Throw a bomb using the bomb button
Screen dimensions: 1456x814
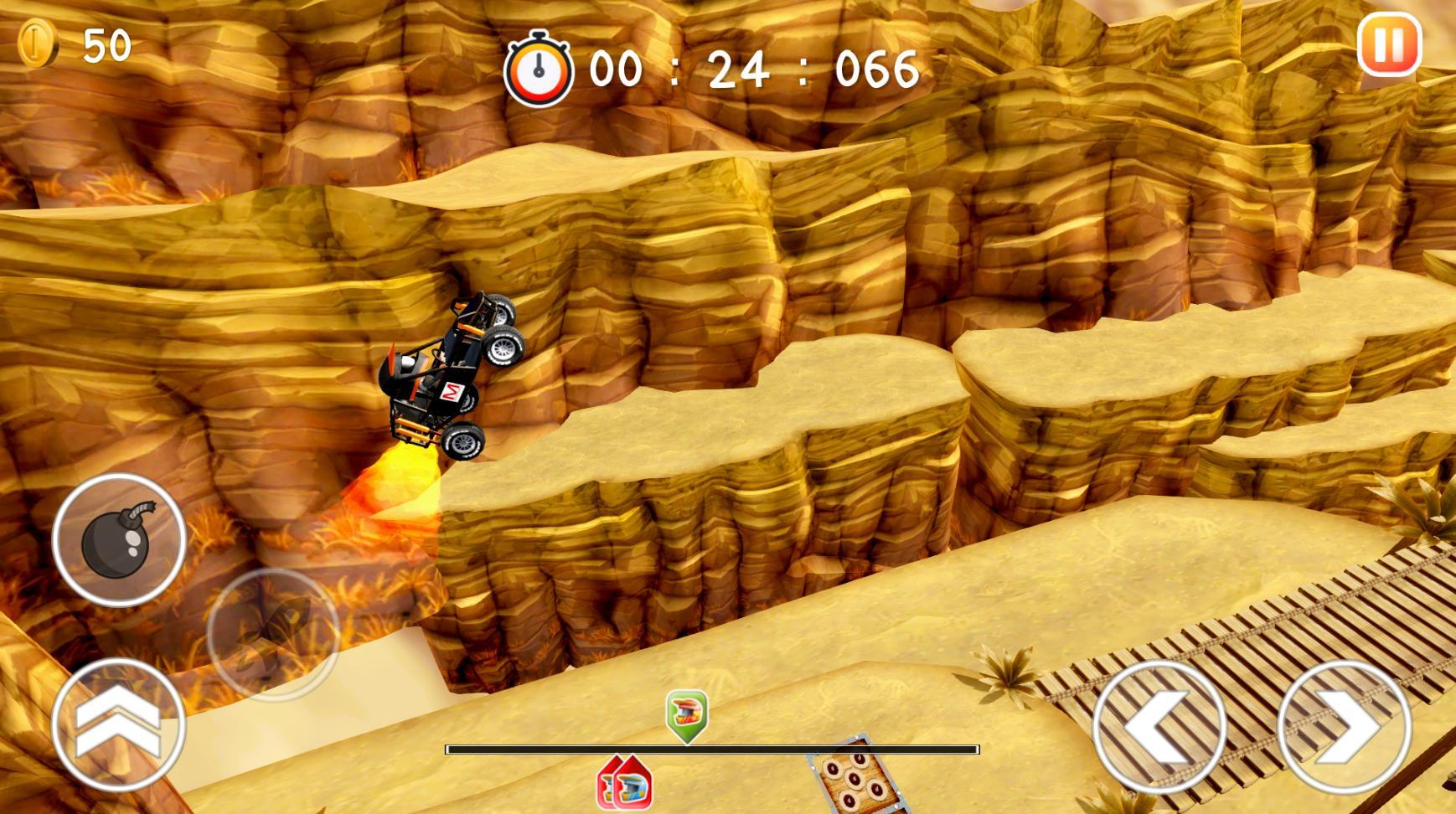click(119, 540)
